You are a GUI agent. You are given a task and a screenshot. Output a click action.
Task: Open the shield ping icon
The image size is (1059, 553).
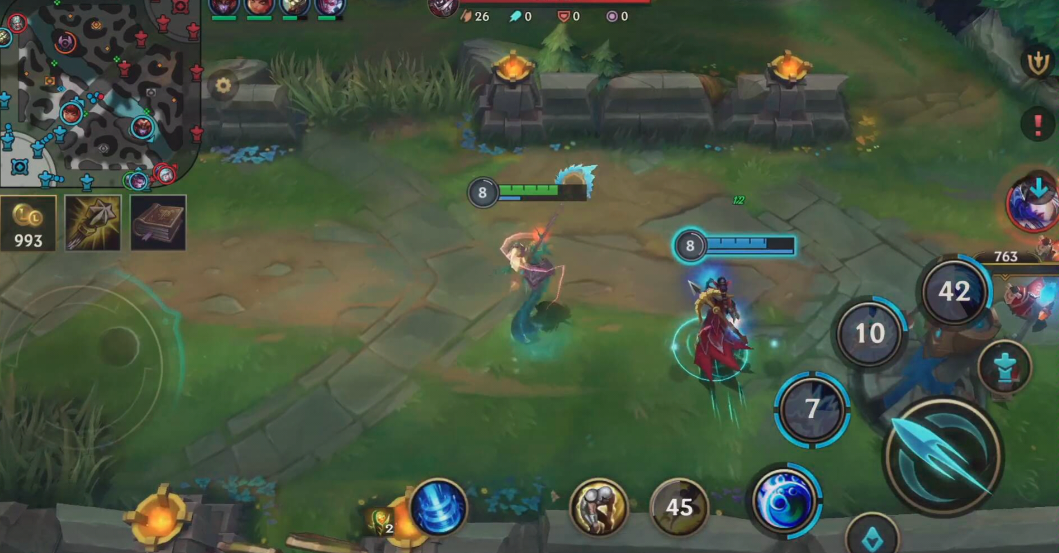point(1037,62)
